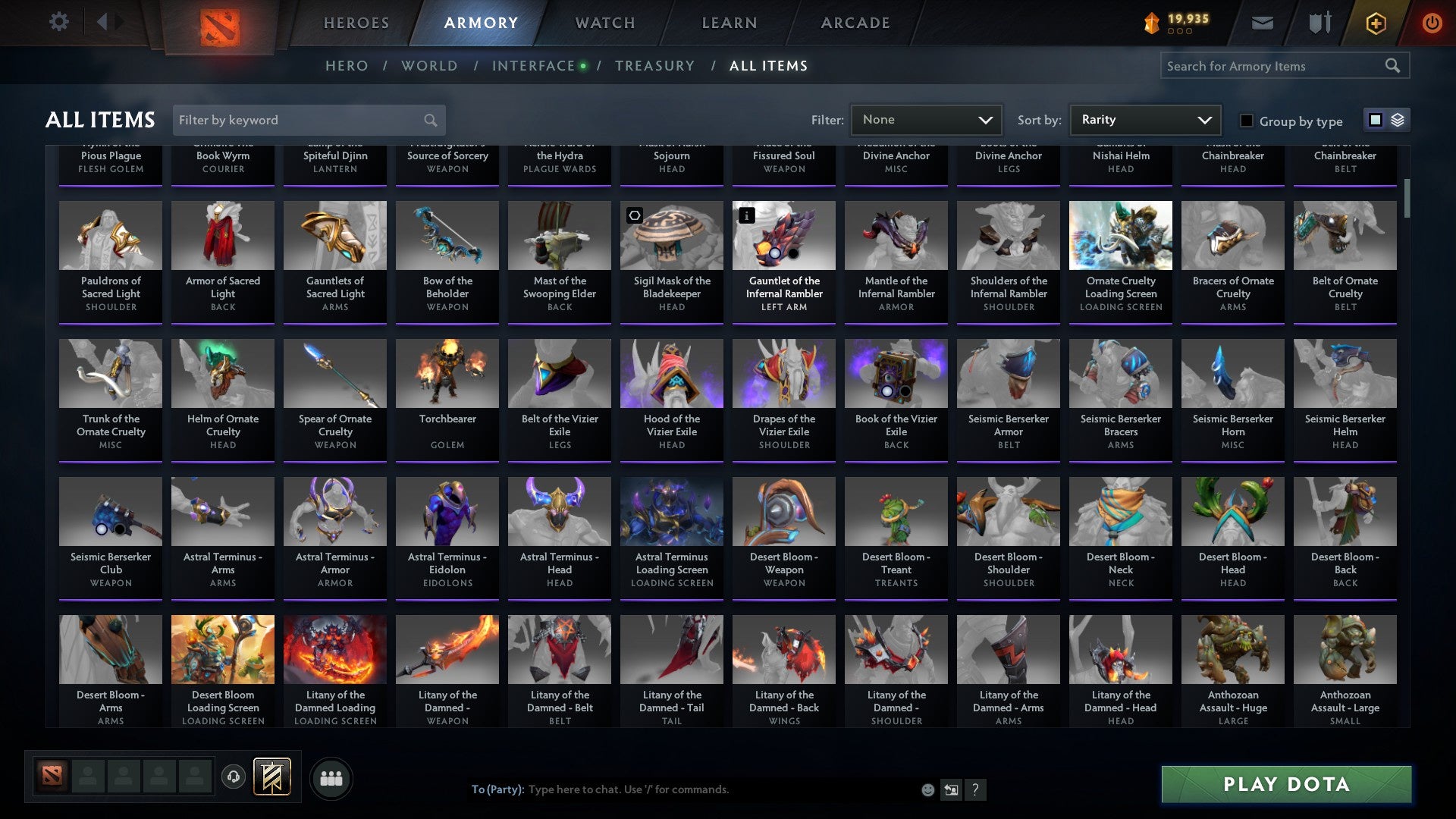The height and width of the screenshot is (819, 1456).
Task: Open notifications via the envelope icon
Action: 1263,23
